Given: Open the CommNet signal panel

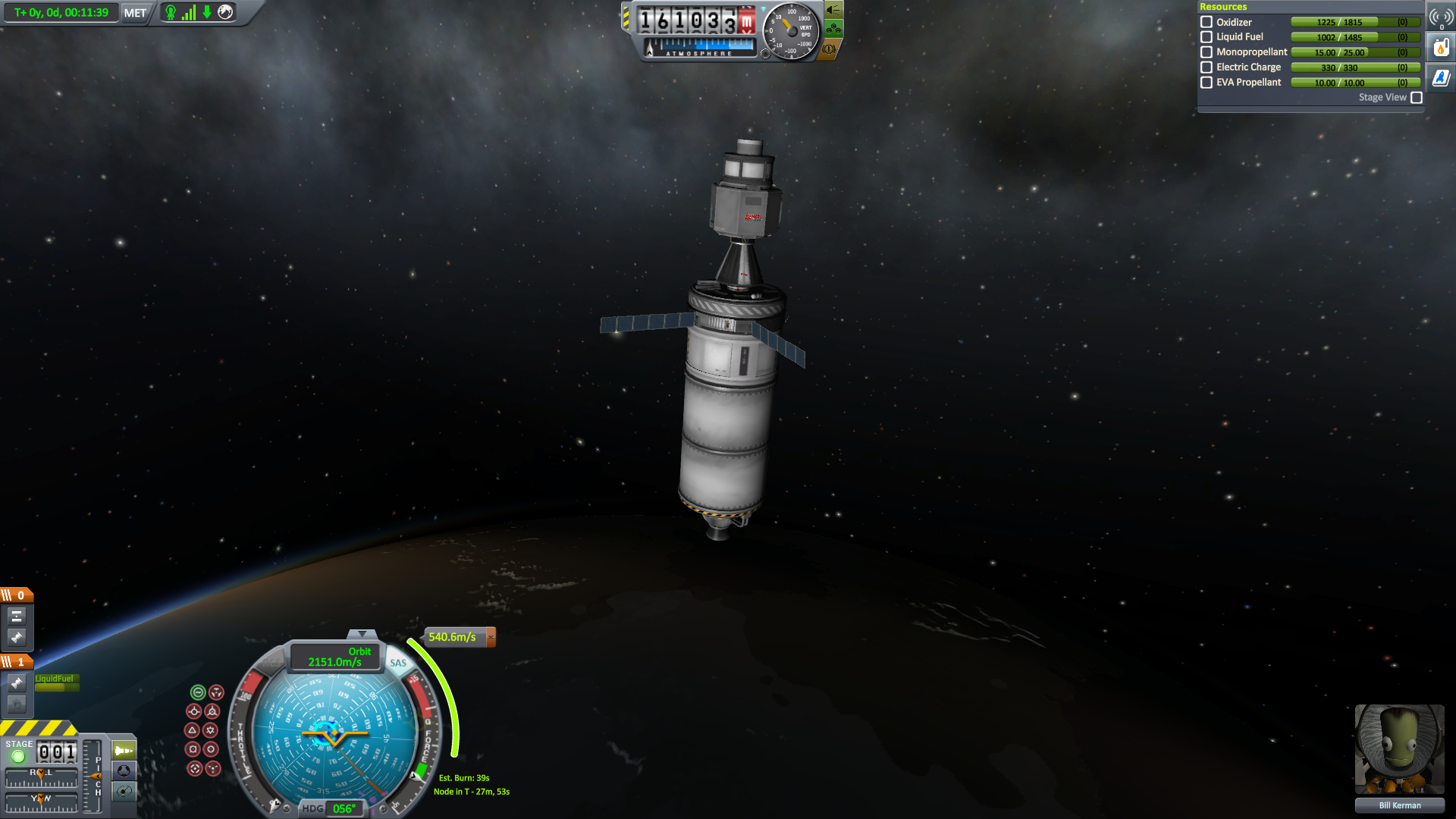Looking at the screenshot, I should (1441, 17).
